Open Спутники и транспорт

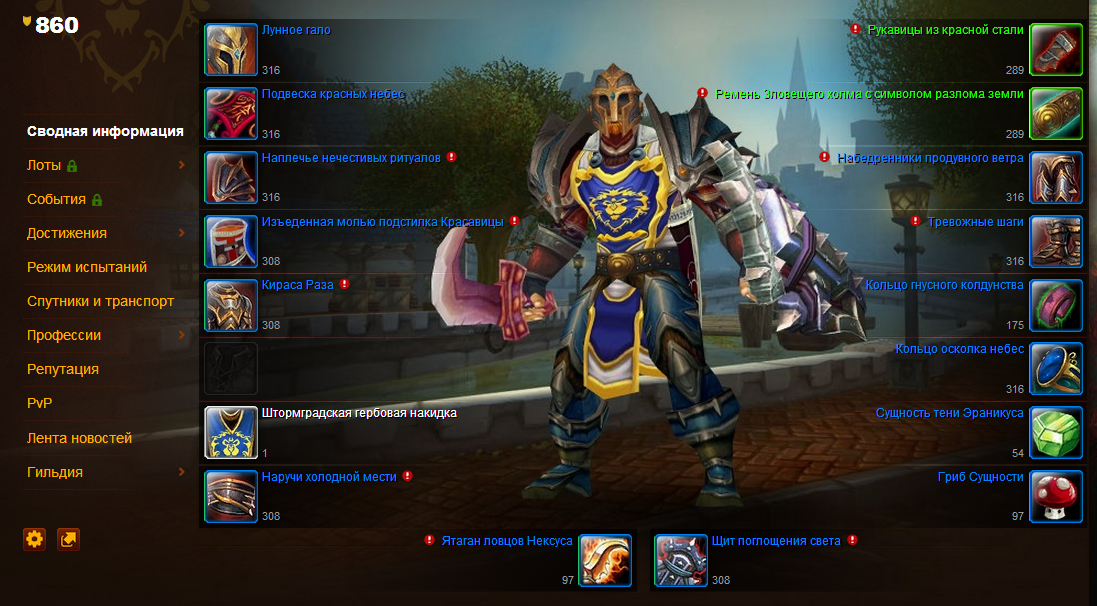coord(100,301)
